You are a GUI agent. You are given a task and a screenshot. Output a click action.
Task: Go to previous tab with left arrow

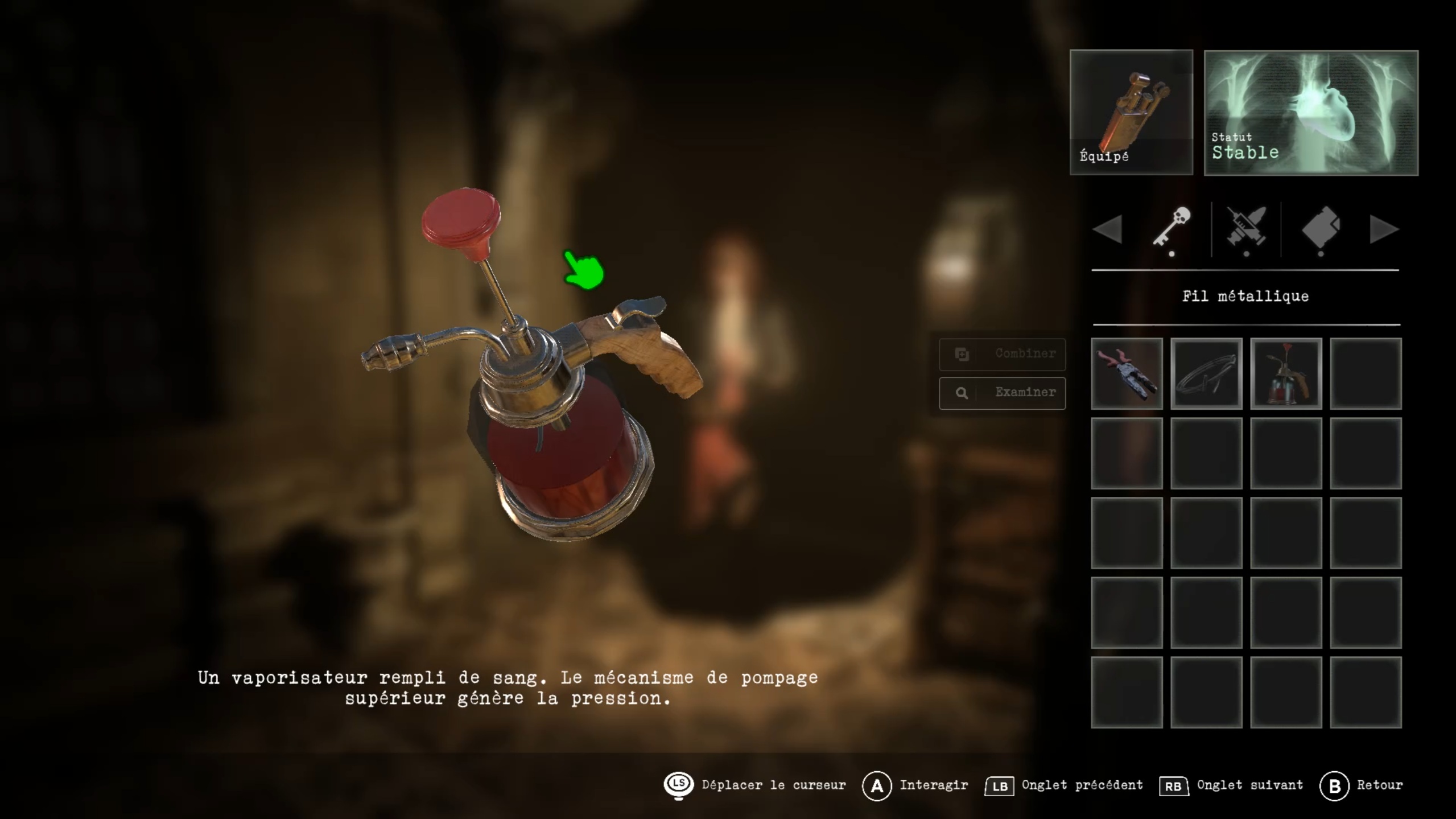1107,230
